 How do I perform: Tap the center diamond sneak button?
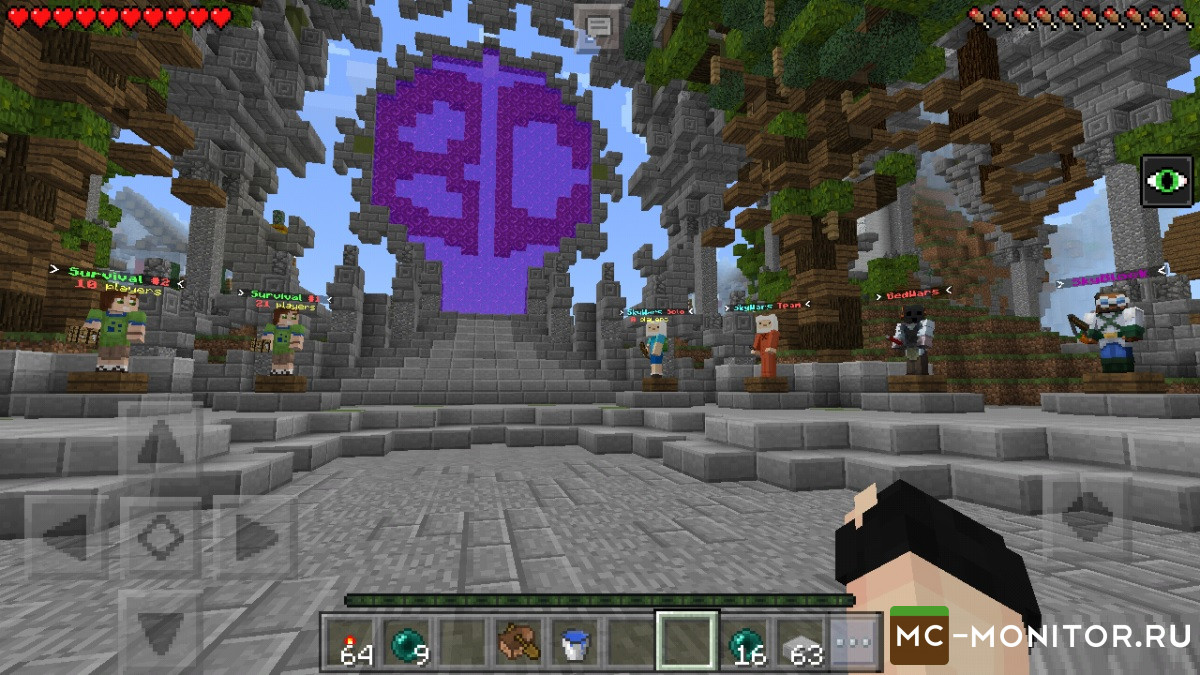pyautogui.click(x=160, y=540)
